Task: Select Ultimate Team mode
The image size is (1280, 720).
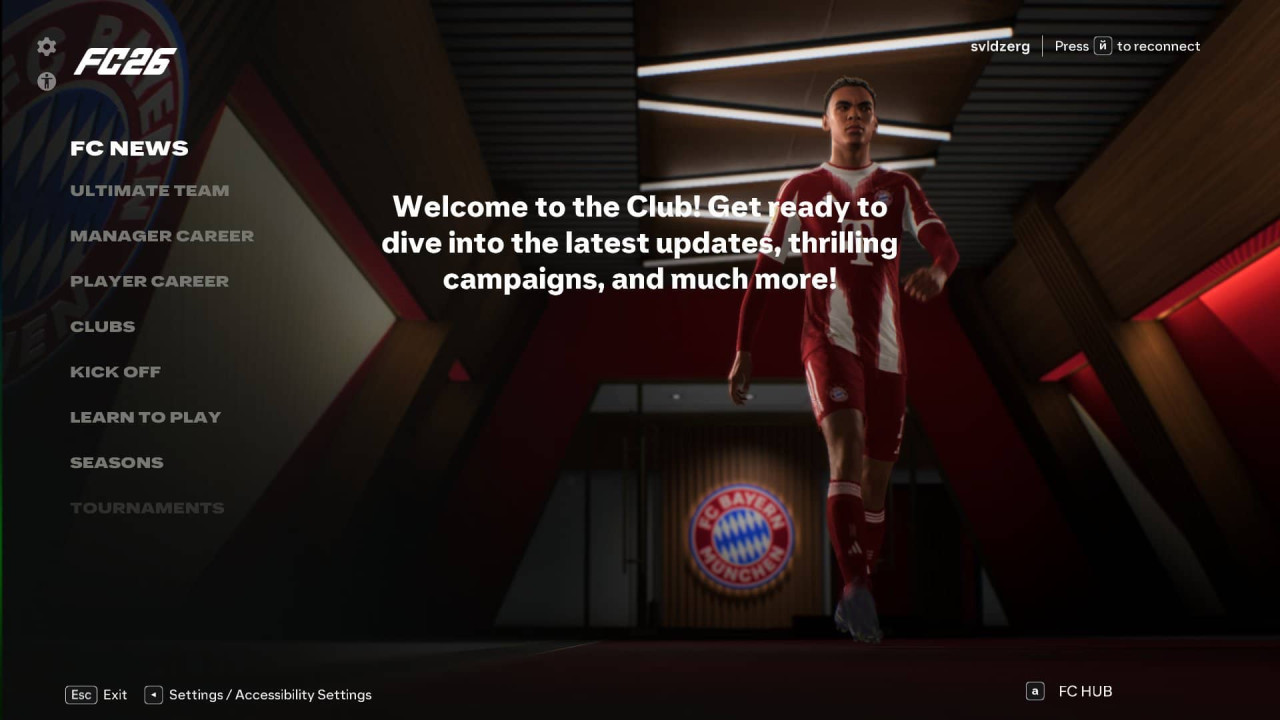Action: click(x=149, y=191)
